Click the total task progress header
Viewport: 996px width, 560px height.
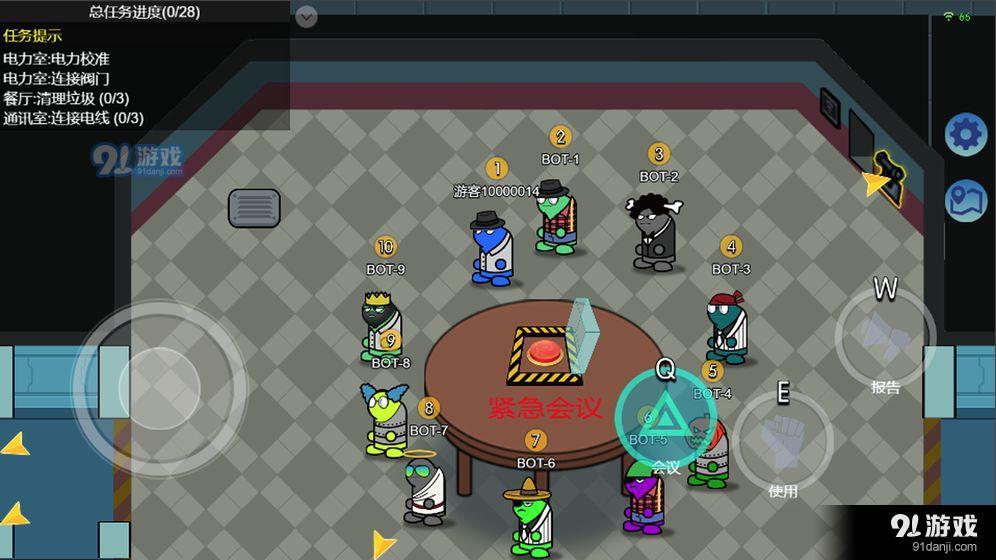144,12
